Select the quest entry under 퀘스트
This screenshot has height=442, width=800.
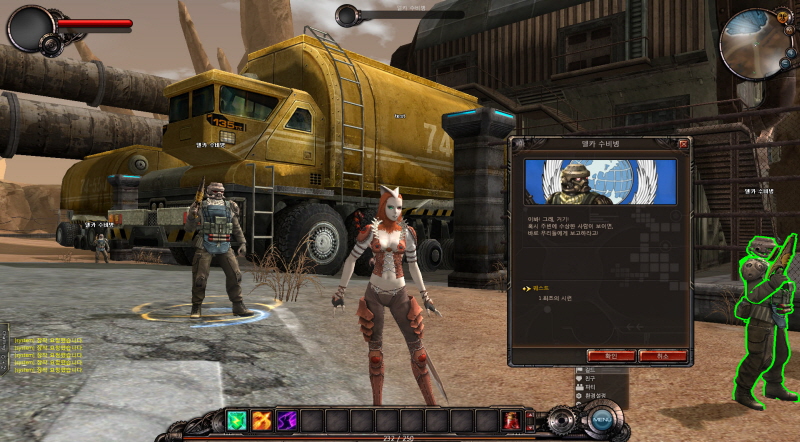(553, 299)
